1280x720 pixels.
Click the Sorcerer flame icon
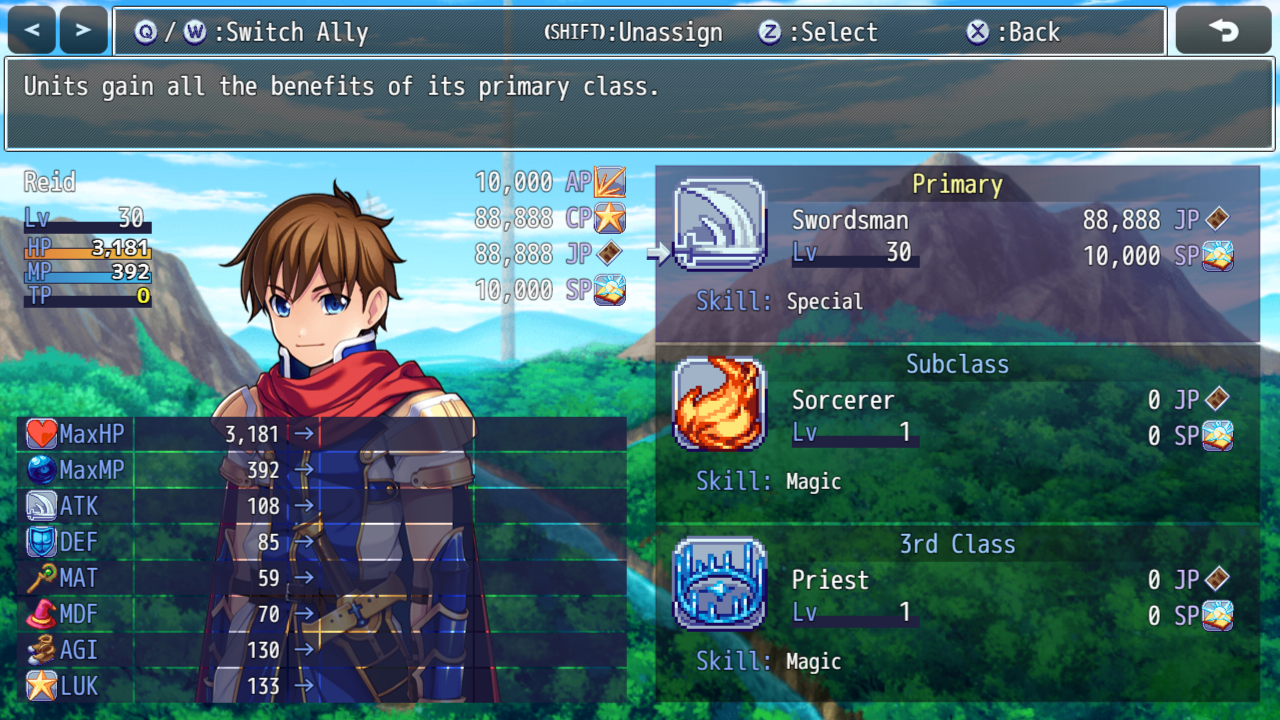[720, 404]
